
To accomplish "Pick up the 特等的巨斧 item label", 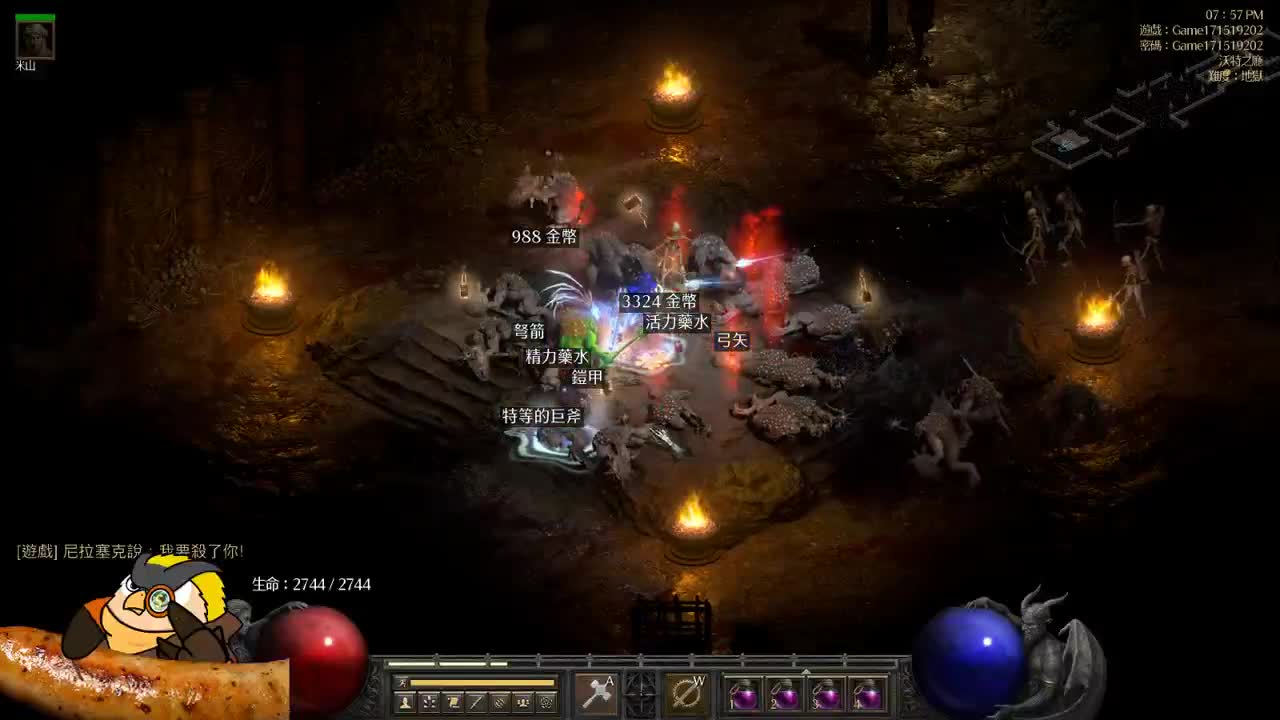I will pos(542,416).
